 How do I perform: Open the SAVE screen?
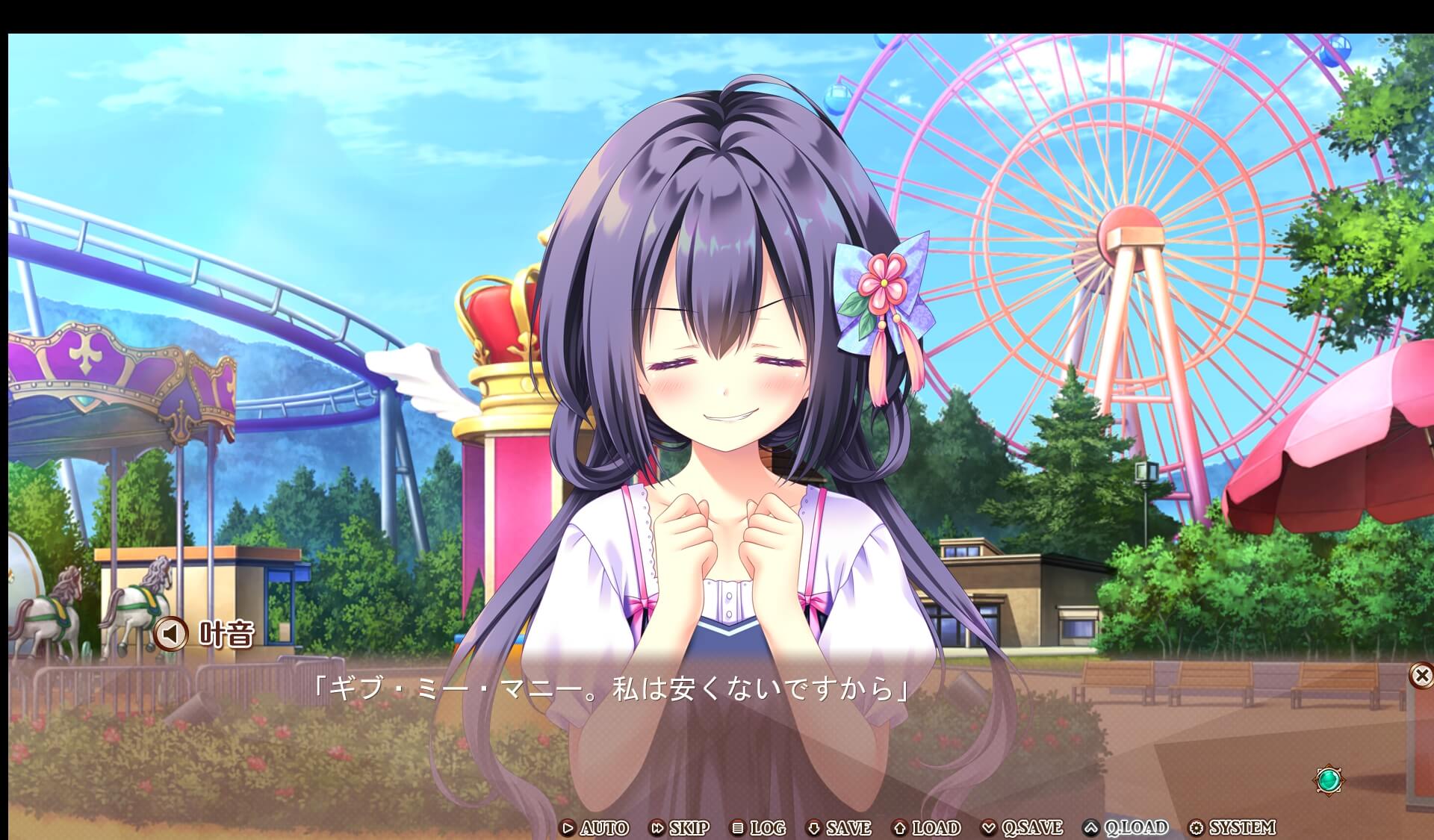coord(848,827)
